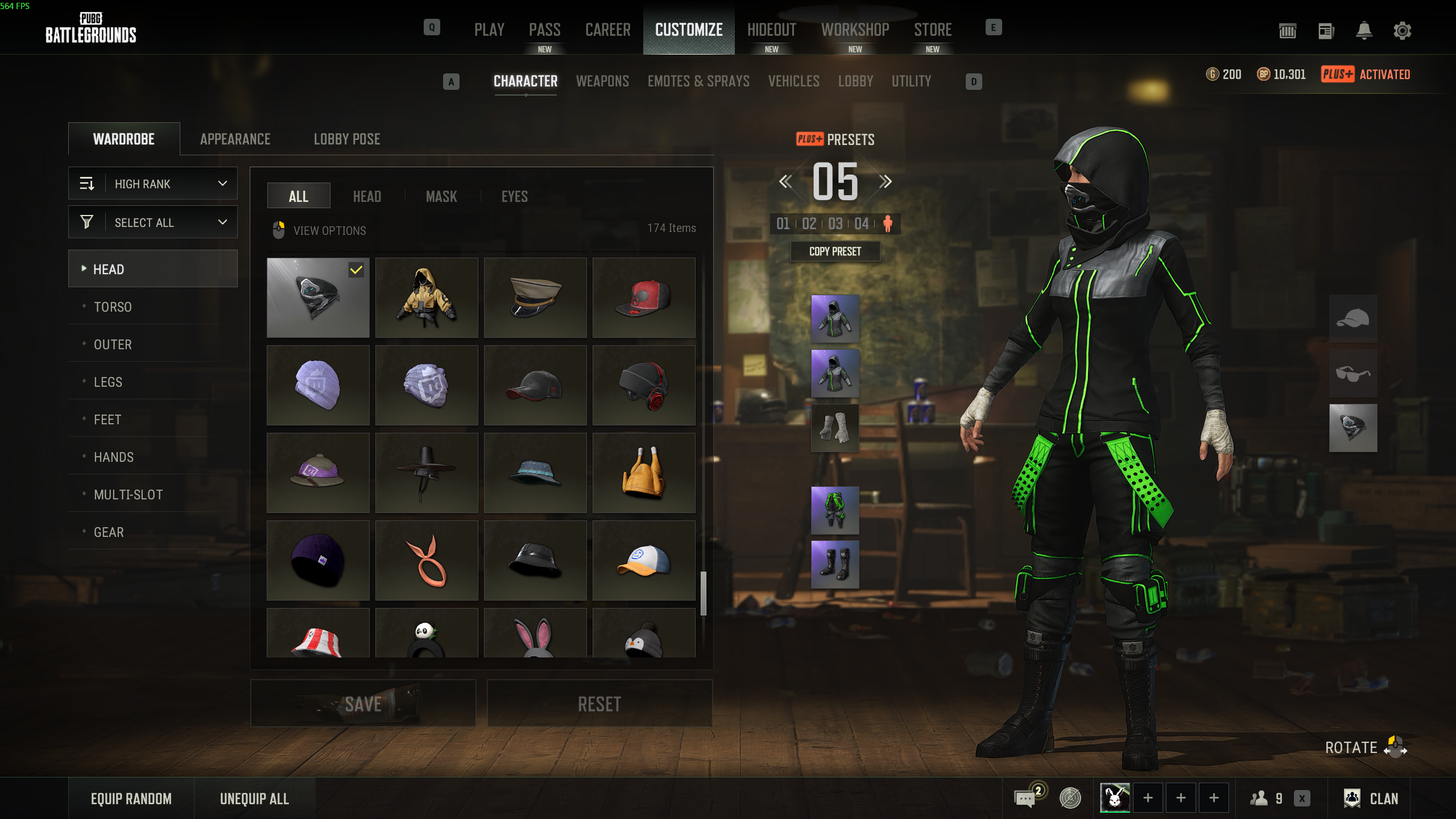Select the red skull baseball cap
1456x819 pixels.
pyautogui.click(x=643, y=298)
